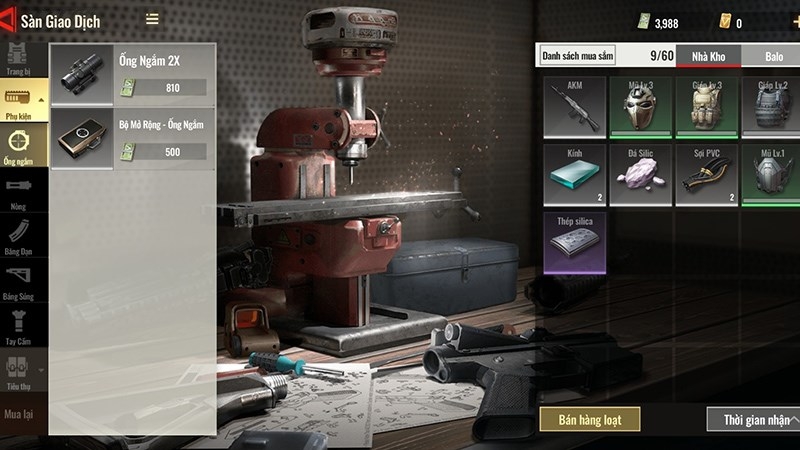Open the Tiêu thụ category
The height and width of the screenshot is (450, 800).
18,370
